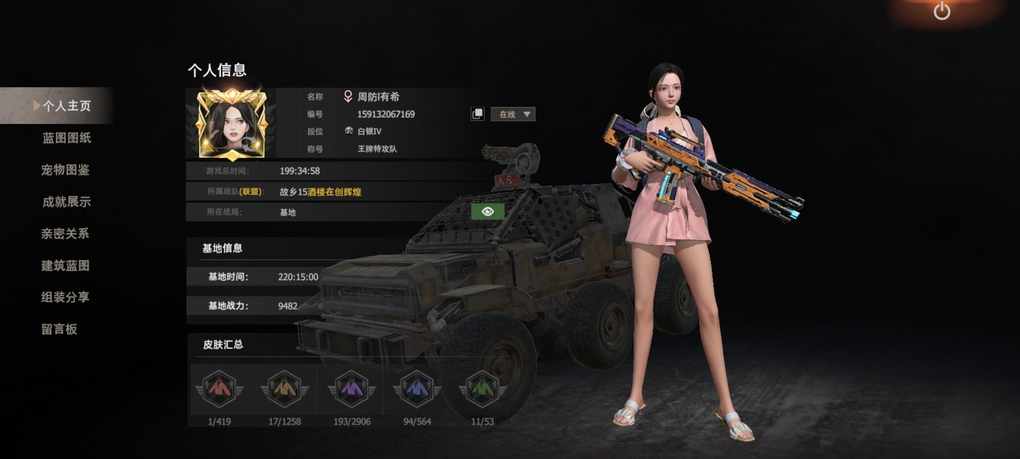The image size is (1020, 459).
Task: Select the gold-framed player avatar
Action: (232, 123)
